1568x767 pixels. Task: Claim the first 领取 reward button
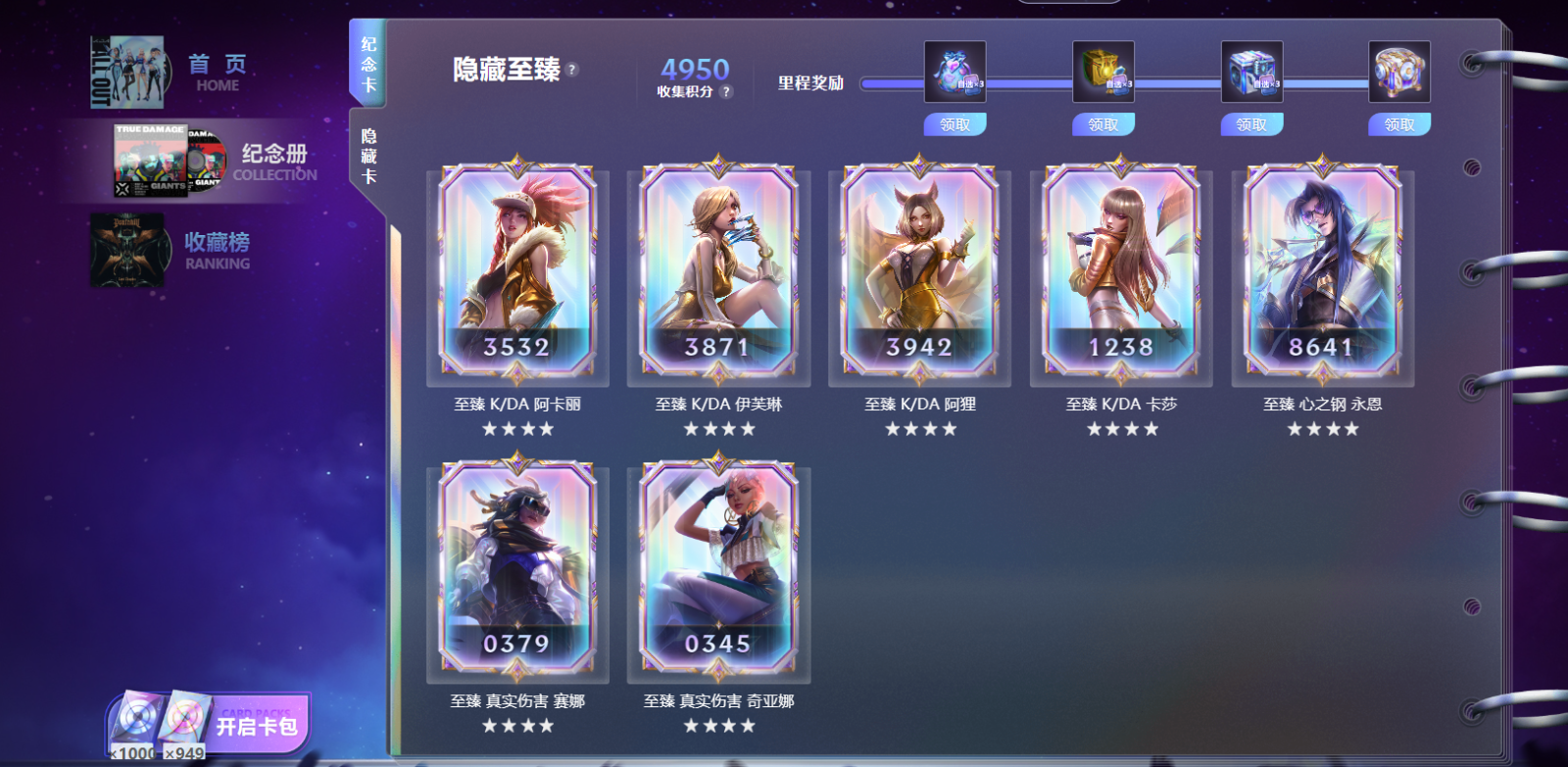[954, 124]
